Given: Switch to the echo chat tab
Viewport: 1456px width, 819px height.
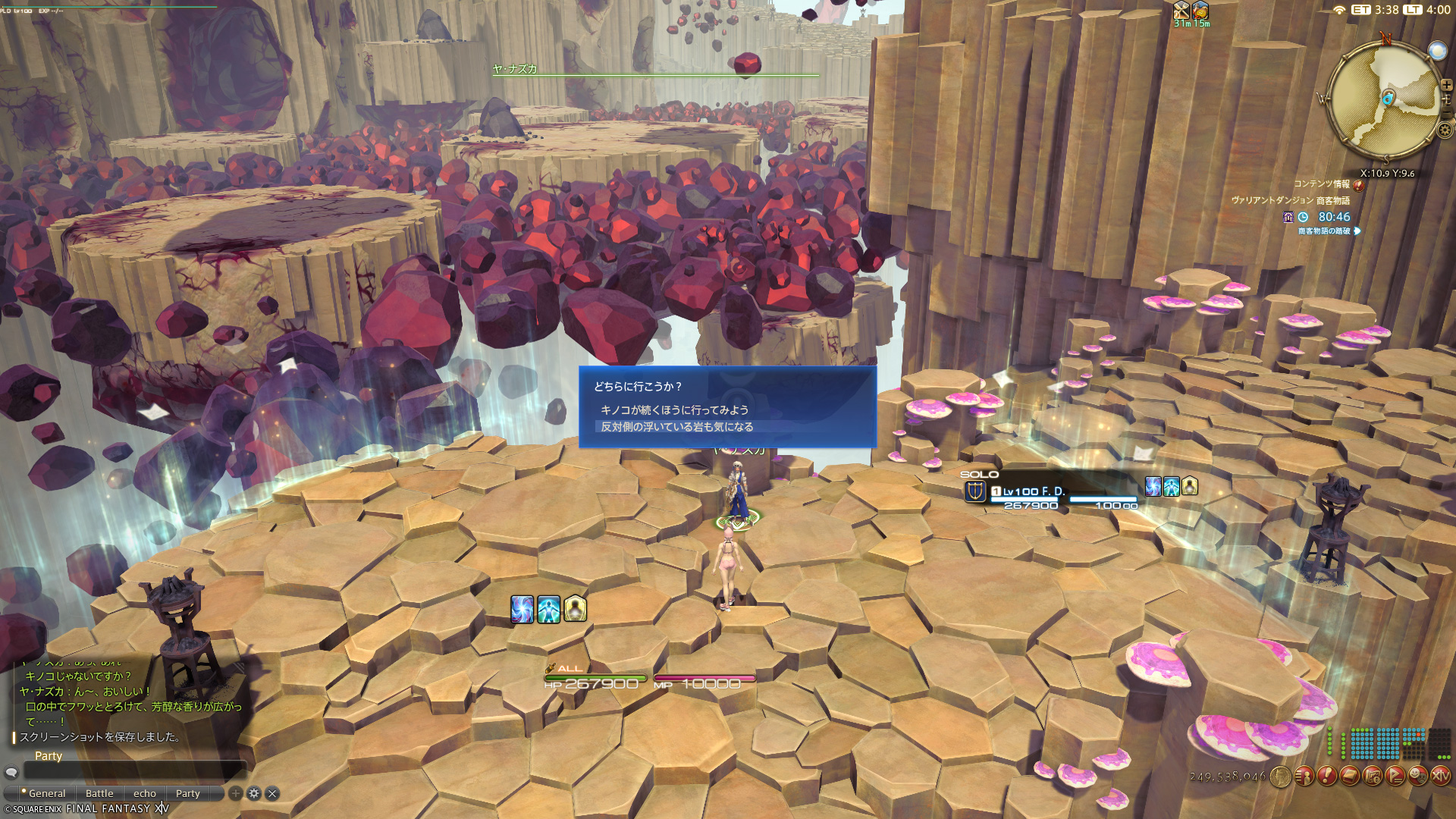Looking at the screenshot, I should (145, 793).
